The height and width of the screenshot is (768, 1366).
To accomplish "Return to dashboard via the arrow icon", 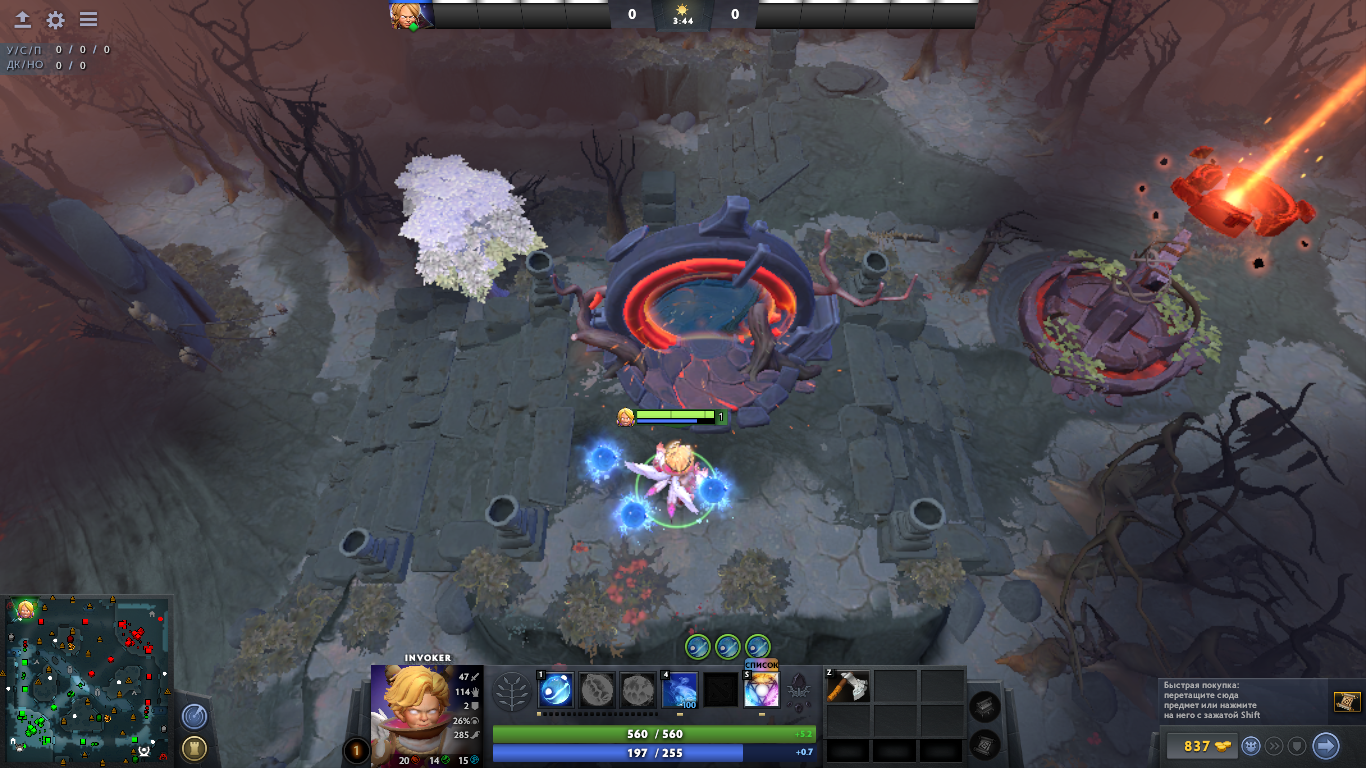I will (22, 20).
